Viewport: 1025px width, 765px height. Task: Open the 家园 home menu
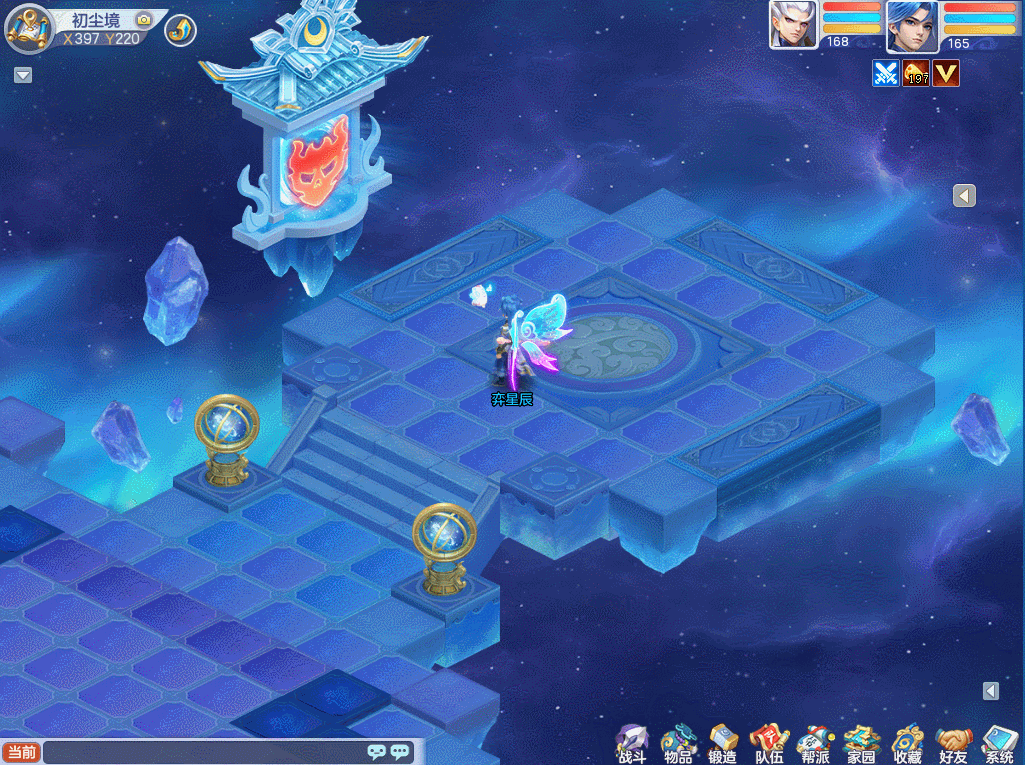861,744
